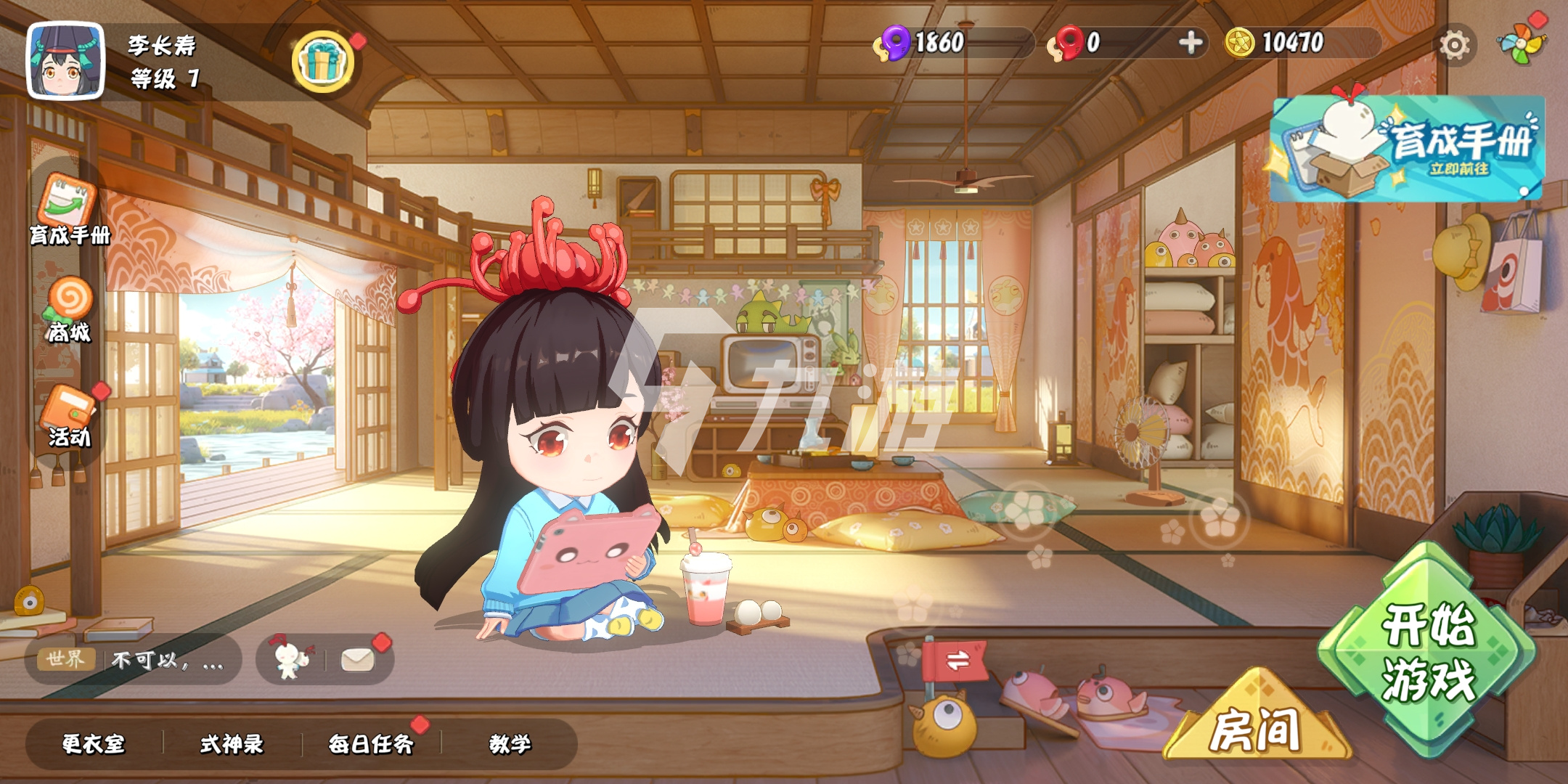Screen dimensions: 1568x784
Task: Open the 育成手册 promo banner
Action: tap(1407, 149)
